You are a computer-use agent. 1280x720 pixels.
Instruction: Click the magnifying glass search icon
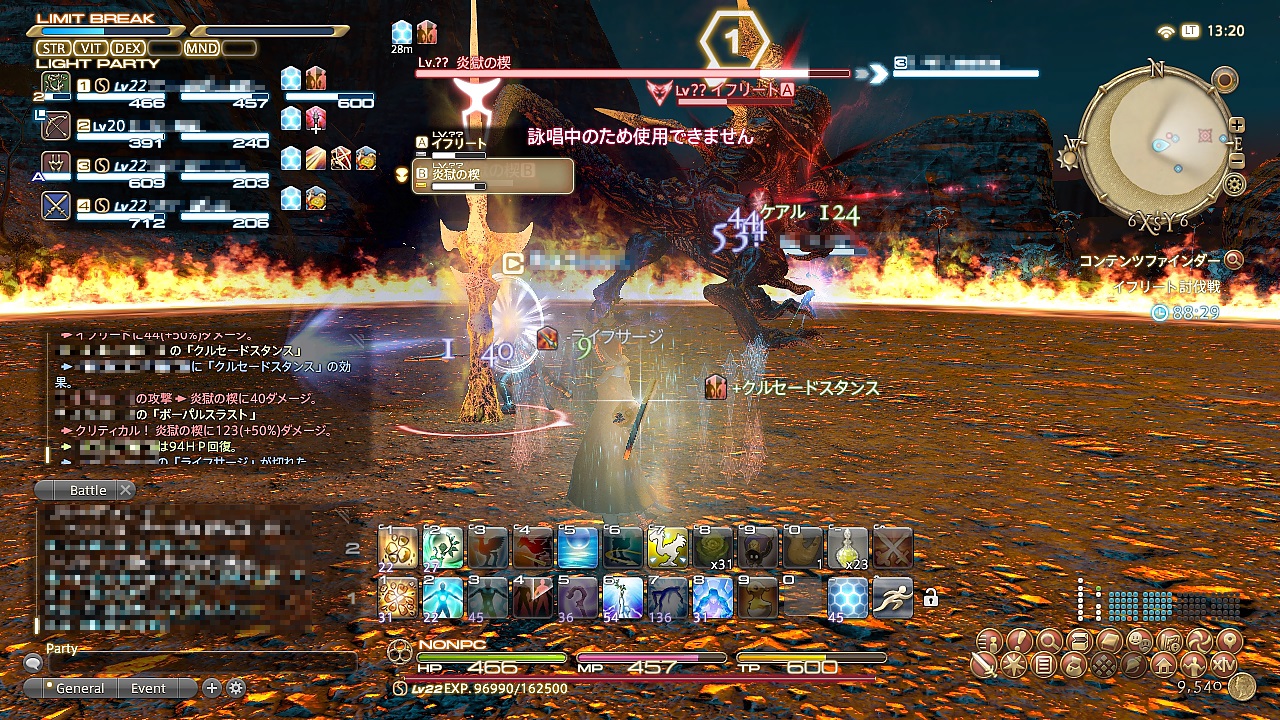[x=1050, y=640]
